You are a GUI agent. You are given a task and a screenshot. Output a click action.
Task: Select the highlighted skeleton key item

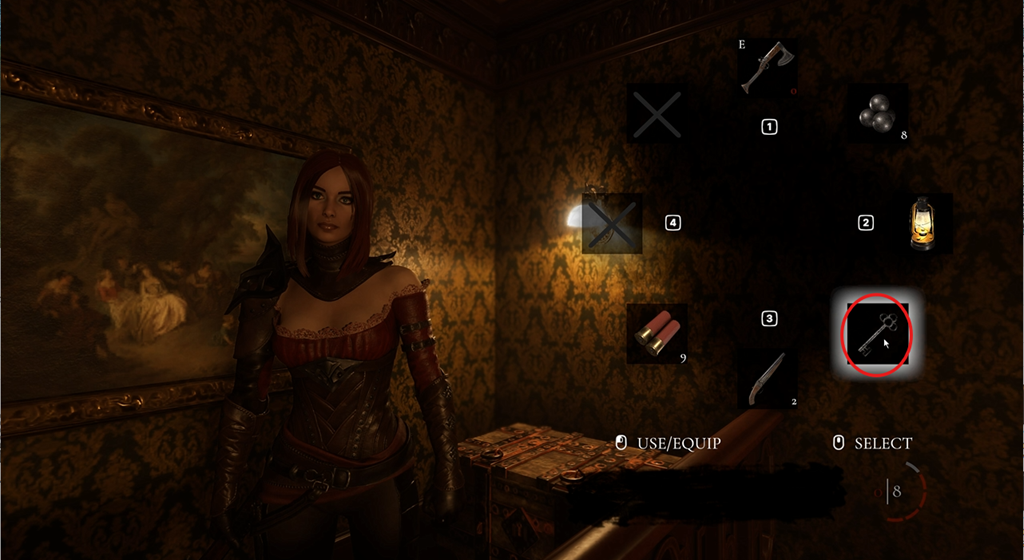(x=877, y=333)
